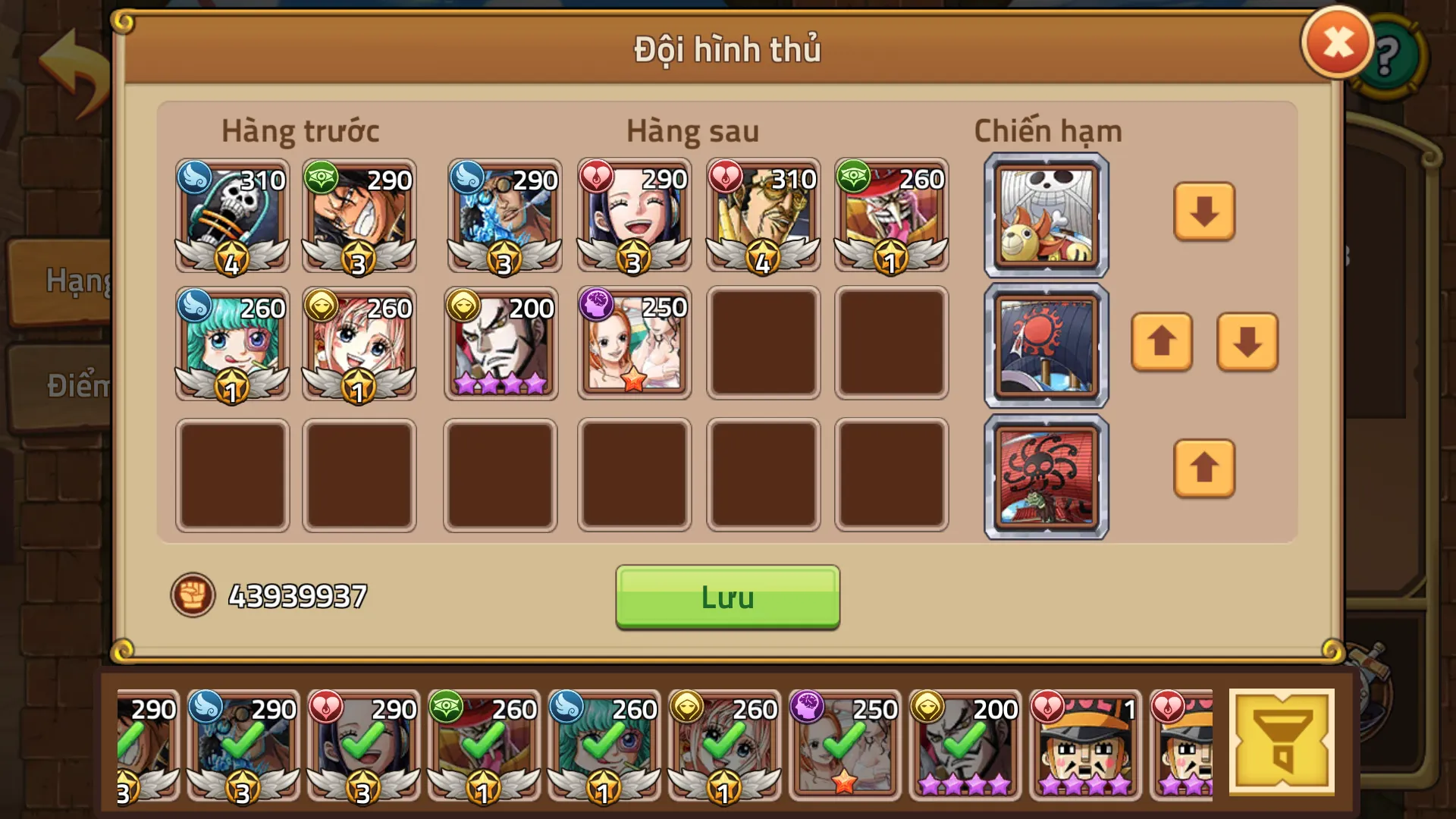Close the Đội hình thủ window
Viewport: 1456px width, 819px height.
pyautogui.click(x=1337, y=42)
